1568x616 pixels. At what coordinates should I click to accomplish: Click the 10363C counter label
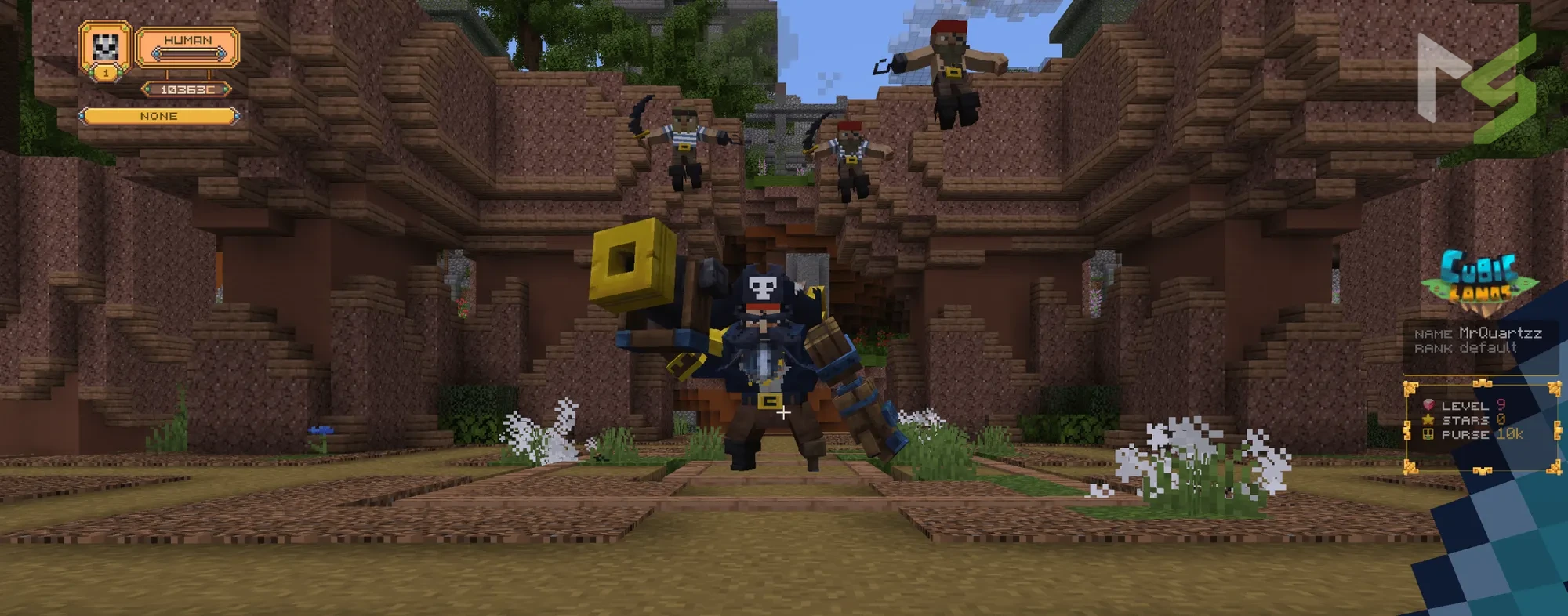[186, 89]
